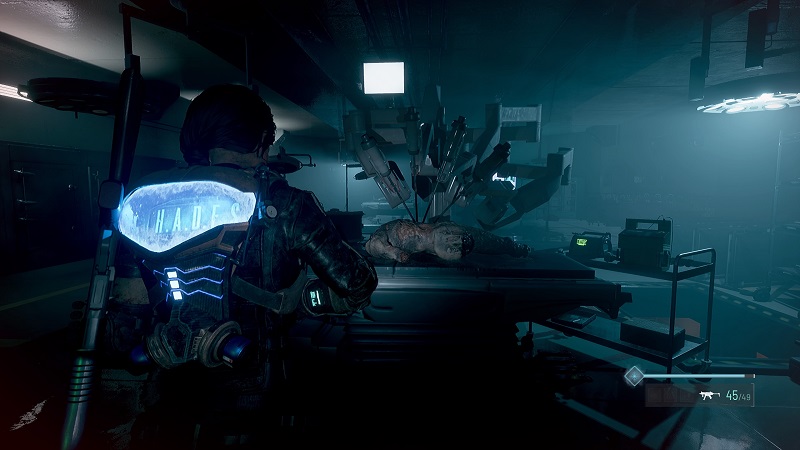Click the diamond emblem beside the bar
This screenshot has height=450, width=800.
coord(633,376)
